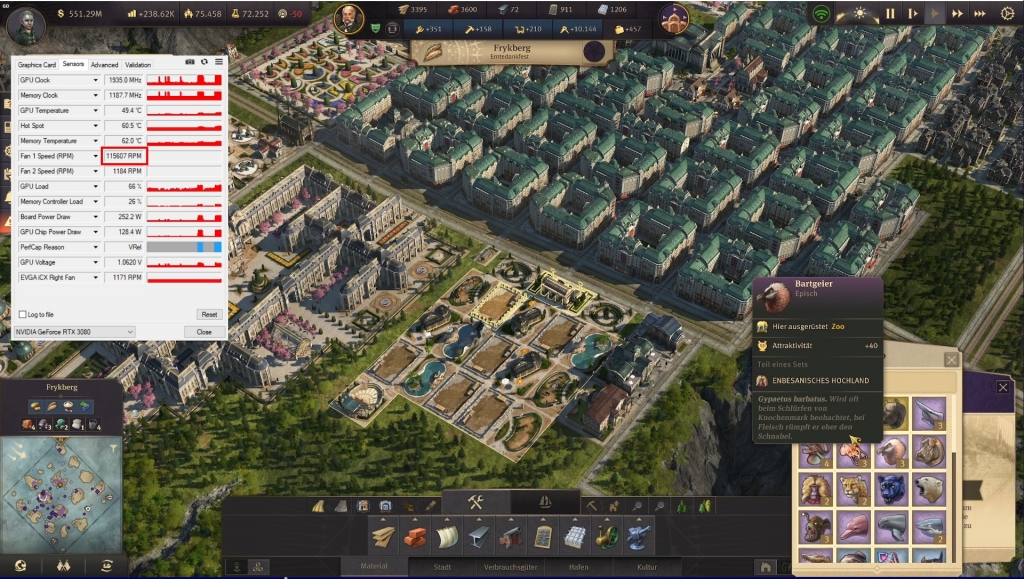Viewport: 1024px width, 579px height.
Task: Select the cannon production slot
Action: tap(511, 537)
